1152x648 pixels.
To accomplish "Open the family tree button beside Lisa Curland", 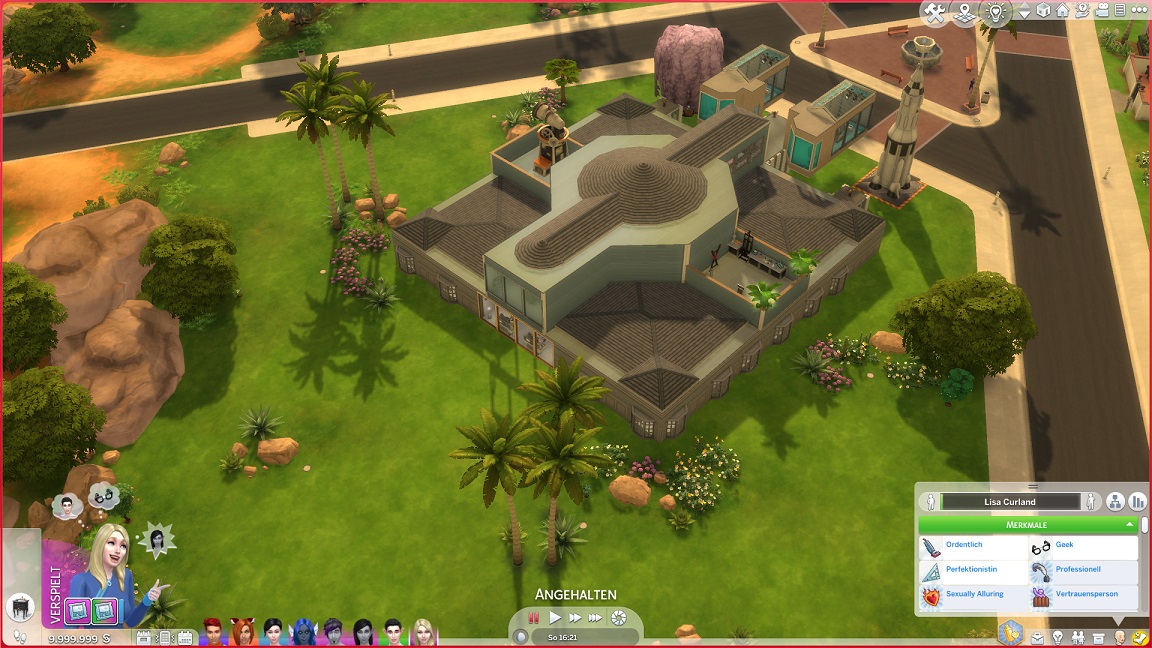I will point(1115,502).
